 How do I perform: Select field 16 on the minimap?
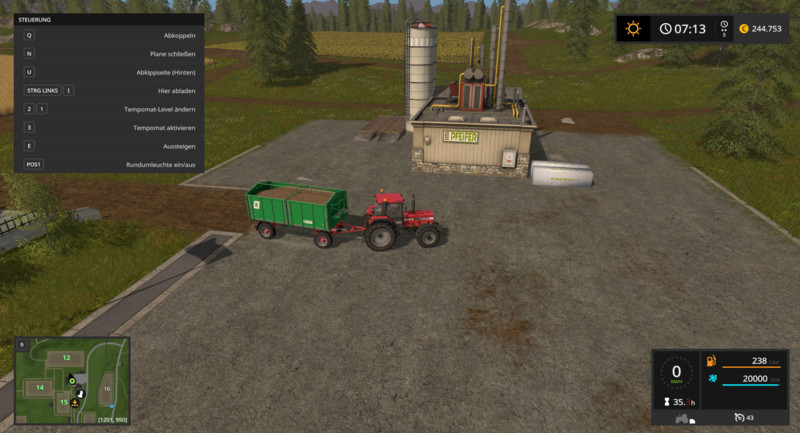click(x=107, y=388)
